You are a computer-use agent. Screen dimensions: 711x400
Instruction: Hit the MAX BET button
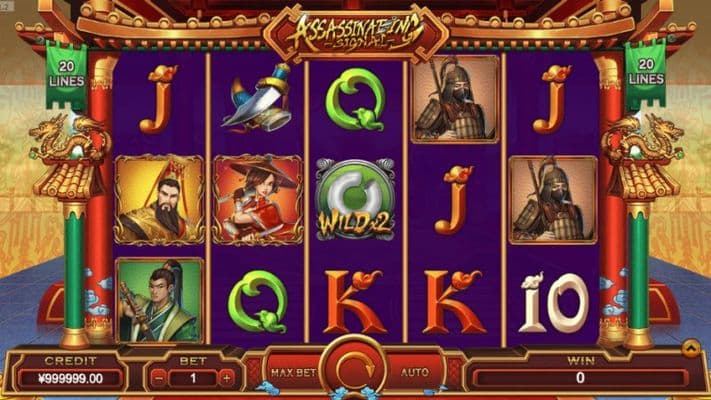click(x=293, y=373)
